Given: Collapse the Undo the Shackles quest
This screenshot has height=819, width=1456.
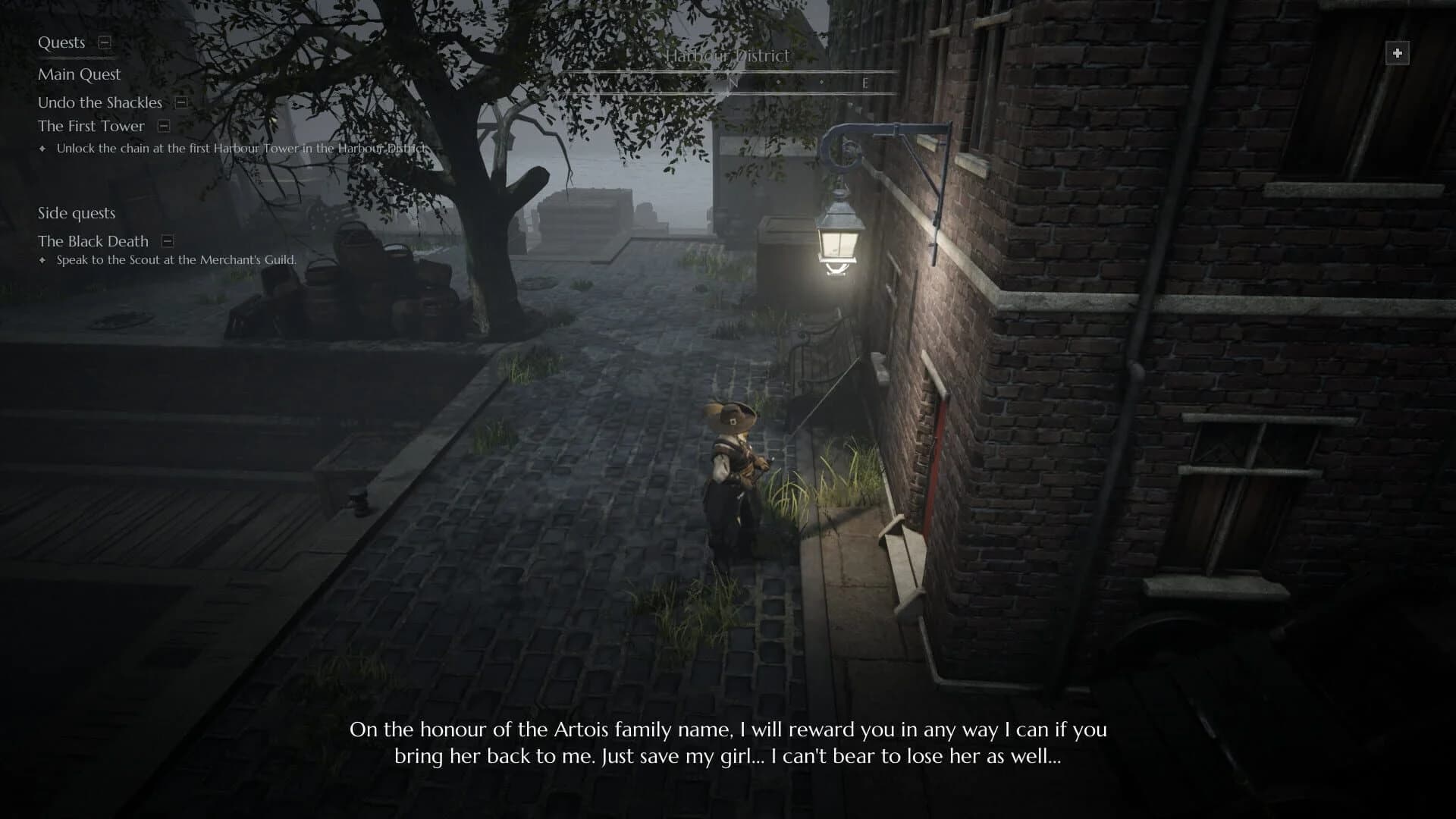Looking at the screenshot, I should click(x=180, y=102).
